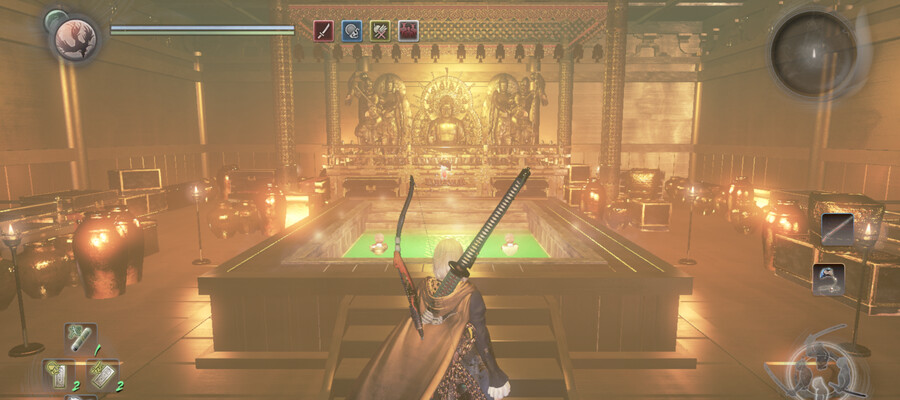900x400 pixels.
Task: Click the guardian spirit portrait
Action: (x=74, y=37)
